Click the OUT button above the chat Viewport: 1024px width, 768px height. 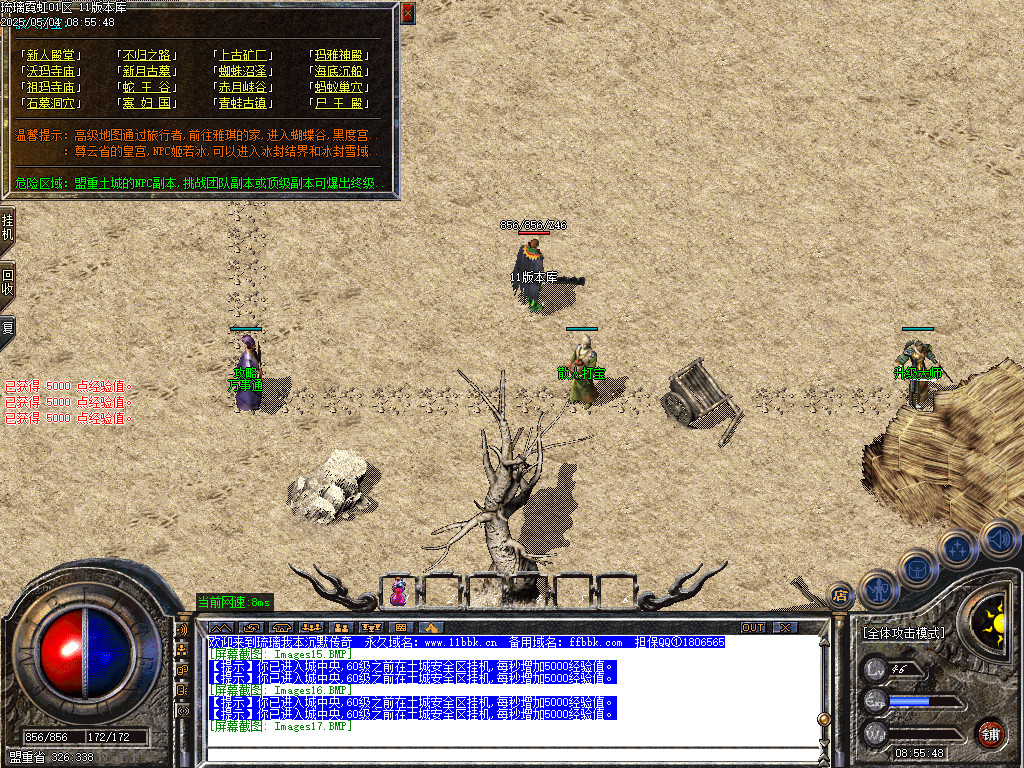[x=752, y=627]
